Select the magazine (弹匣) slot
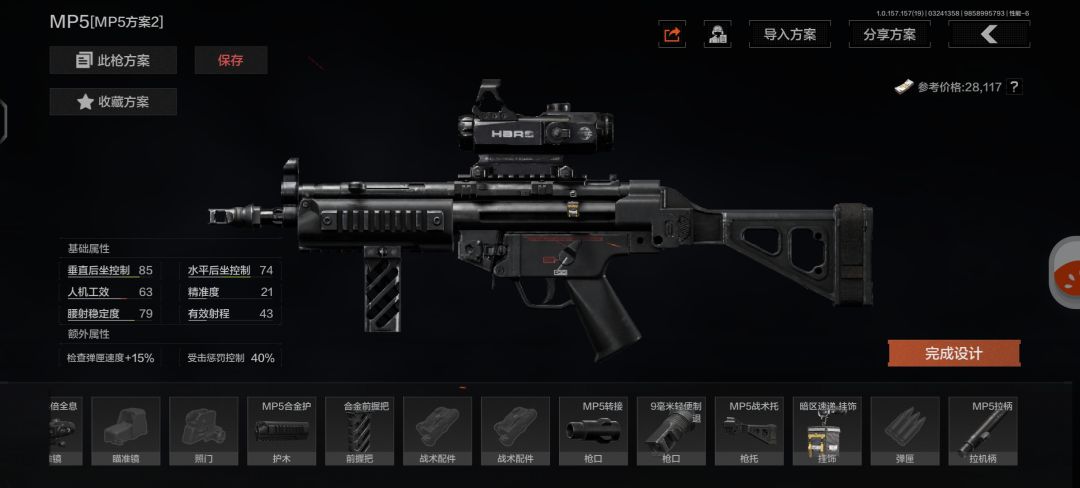Screen dimensions: 1080x488 [905, 431]
